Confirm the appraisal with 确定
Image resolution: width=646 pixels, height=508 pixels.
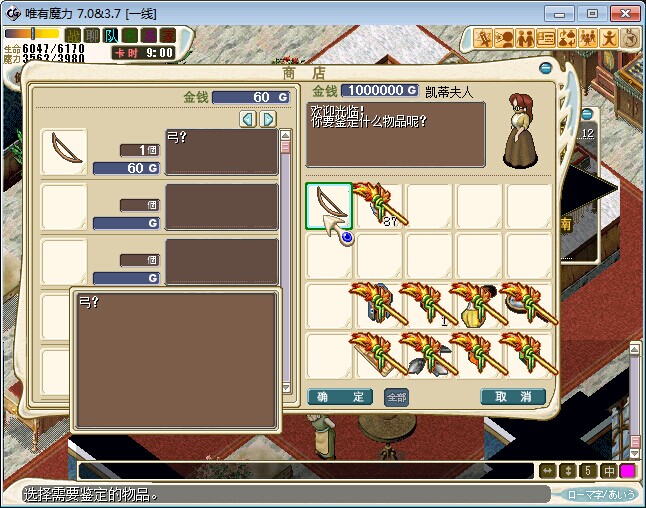[x=340, y=397]
